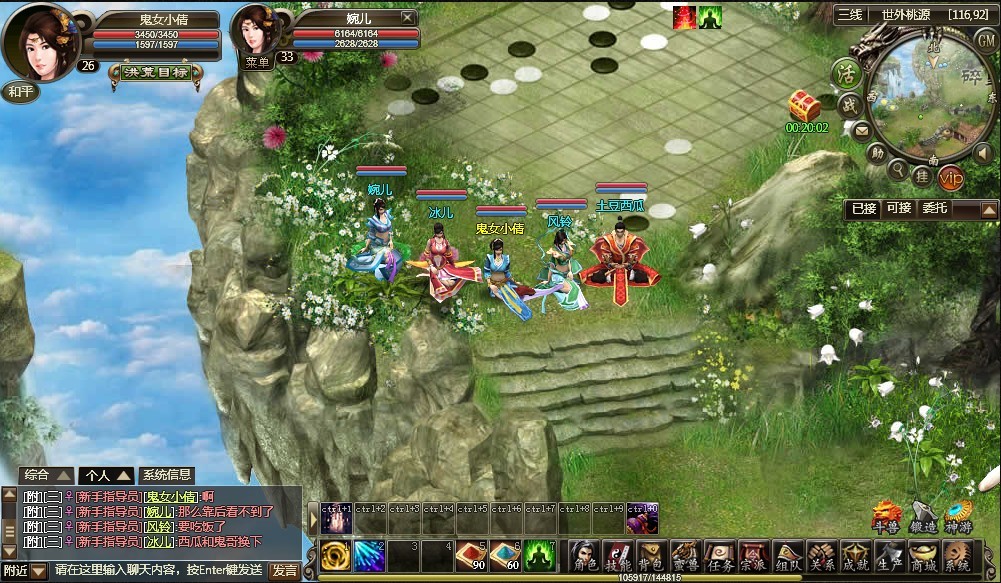This screenshot has height=583, width=1001.
Task: Click the magnifying glass search button
Action: 897,169
